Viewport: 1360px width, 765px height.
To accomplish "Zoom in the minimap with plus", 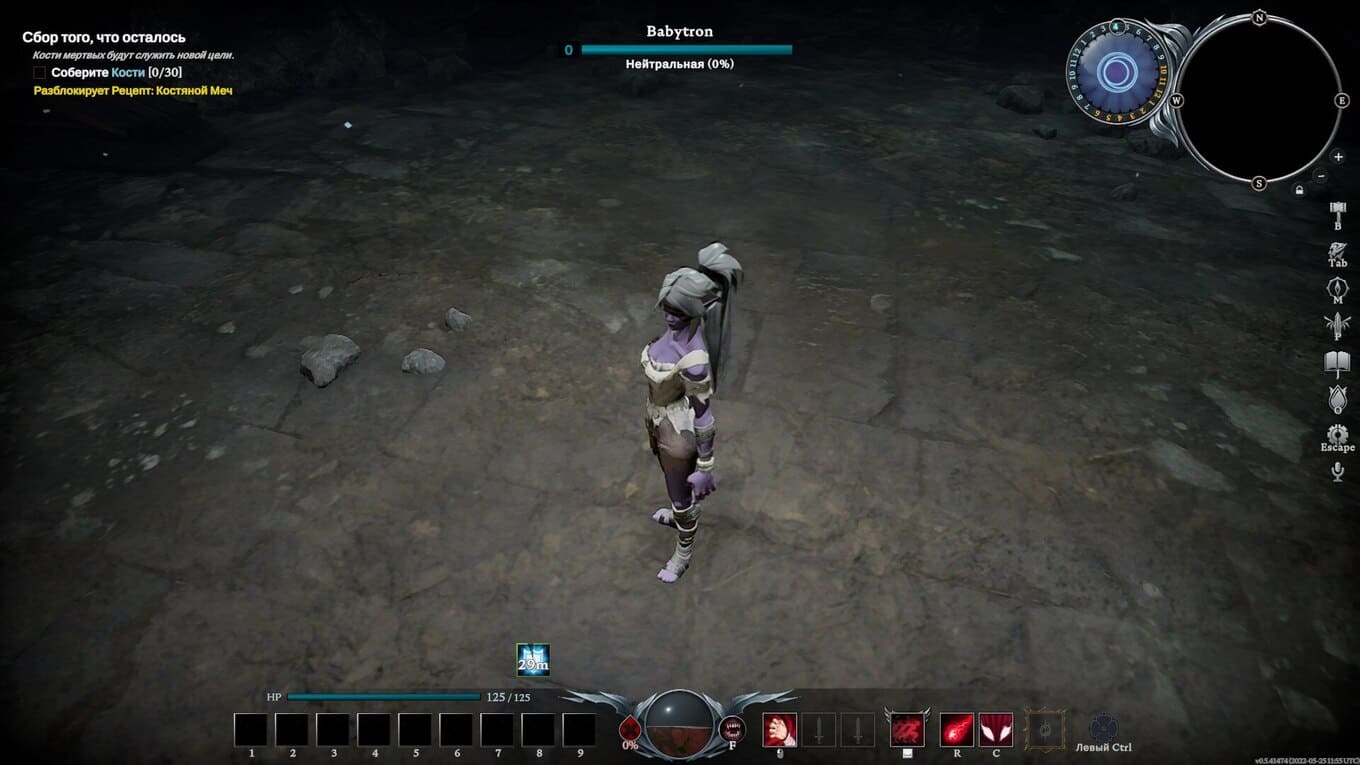I will [x=1338, y=157].
